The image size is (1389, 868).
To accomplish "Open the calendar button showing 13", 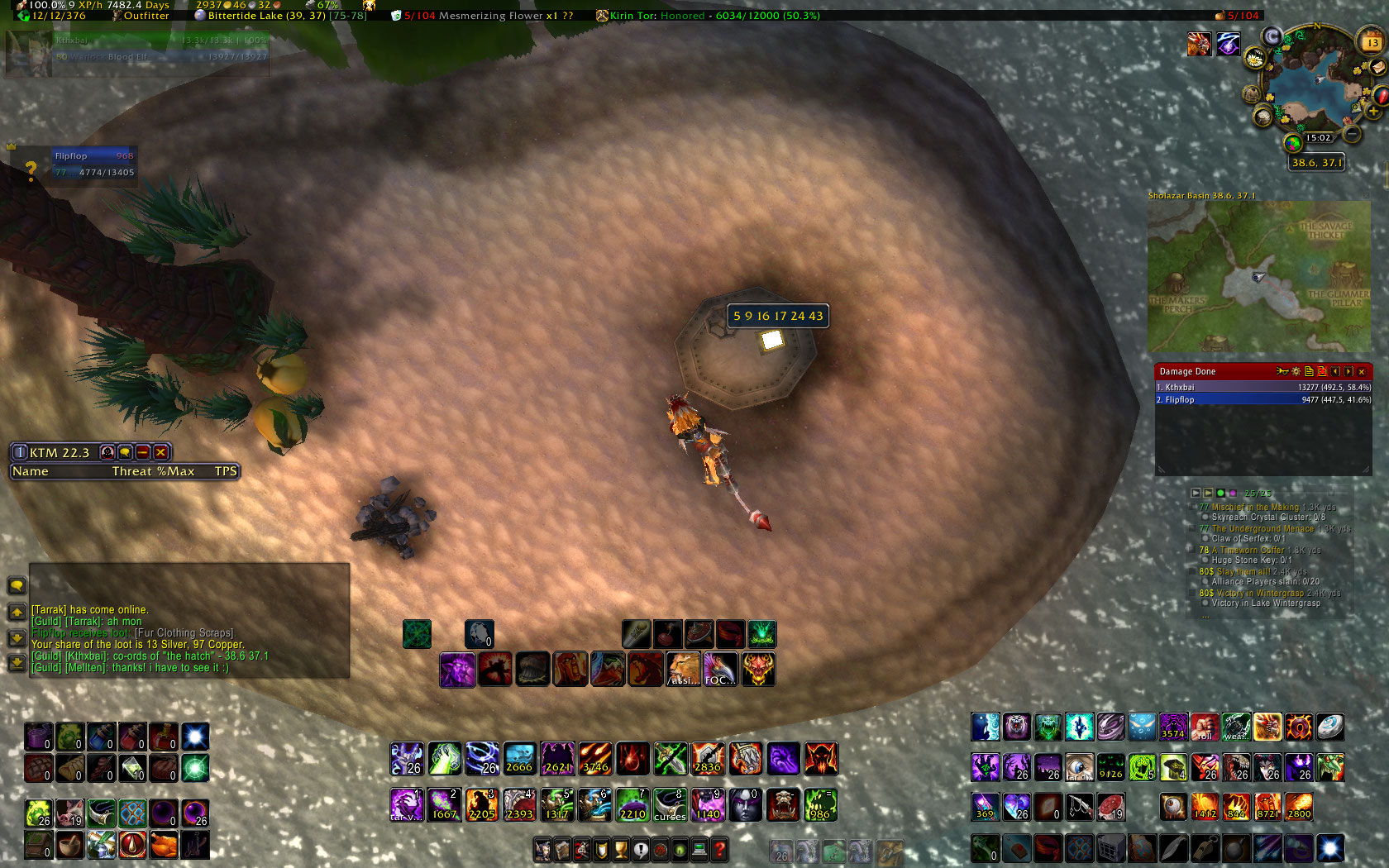I will click(1372, 41).
